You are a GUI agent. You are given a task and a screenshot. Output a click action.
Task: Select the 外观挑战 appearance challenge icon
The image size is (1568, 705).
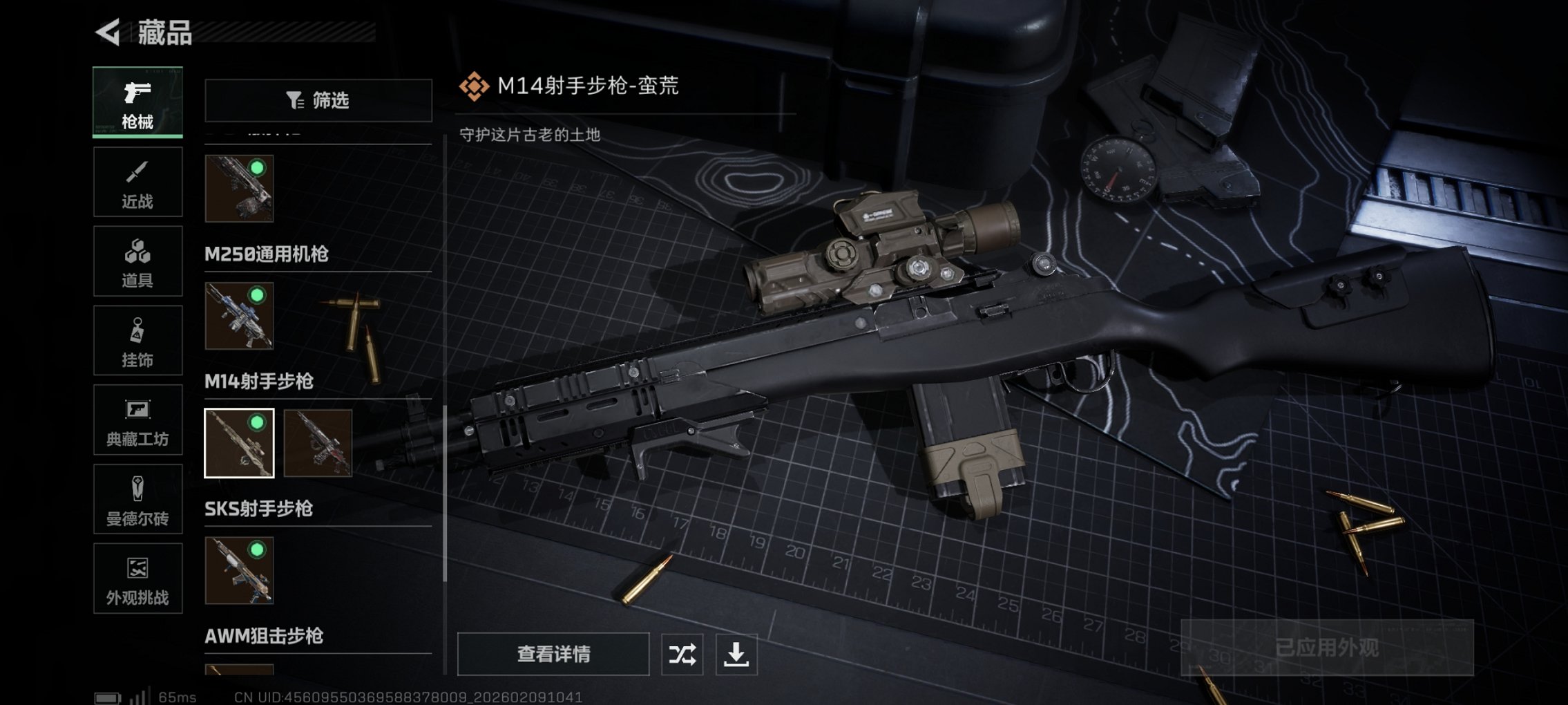coord(137,579)
